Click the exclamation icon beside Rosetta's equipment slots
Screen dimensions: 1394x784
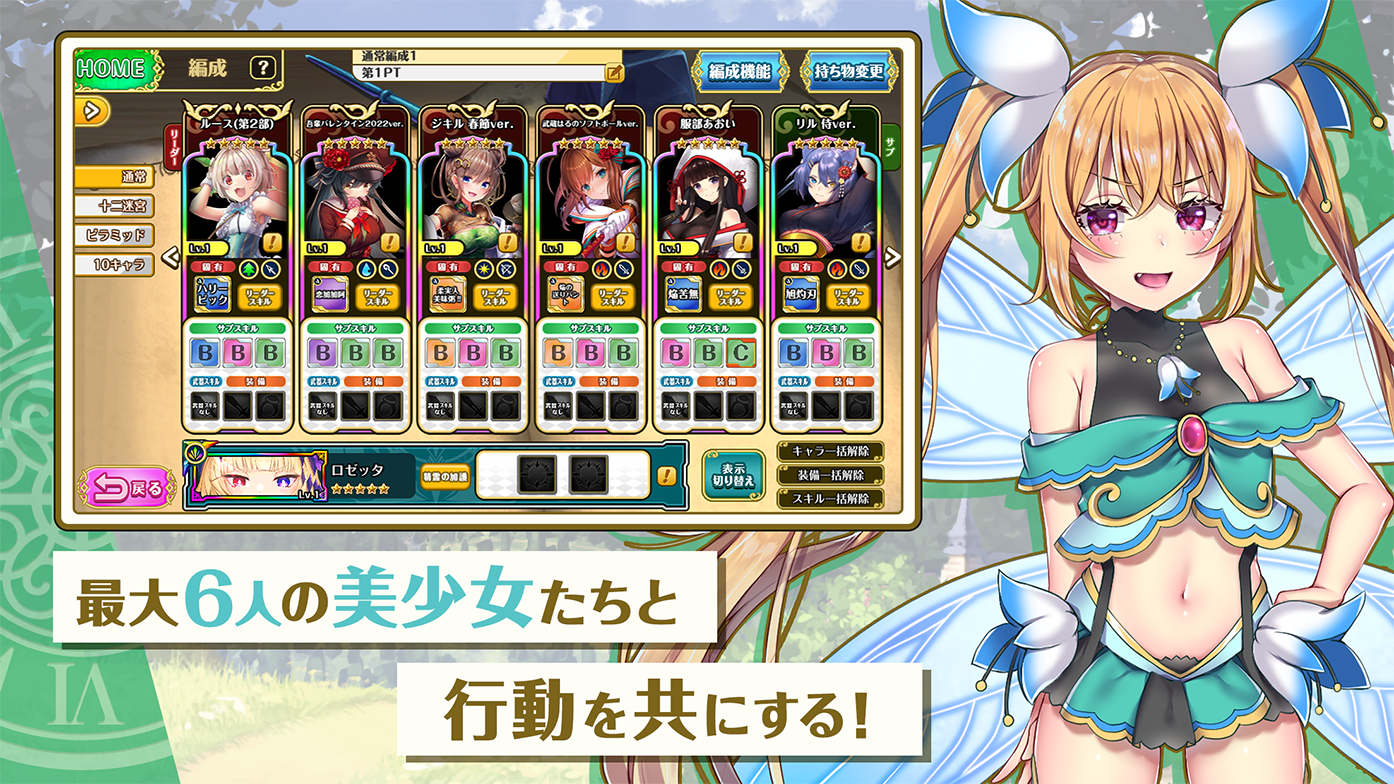coord(665,476)
